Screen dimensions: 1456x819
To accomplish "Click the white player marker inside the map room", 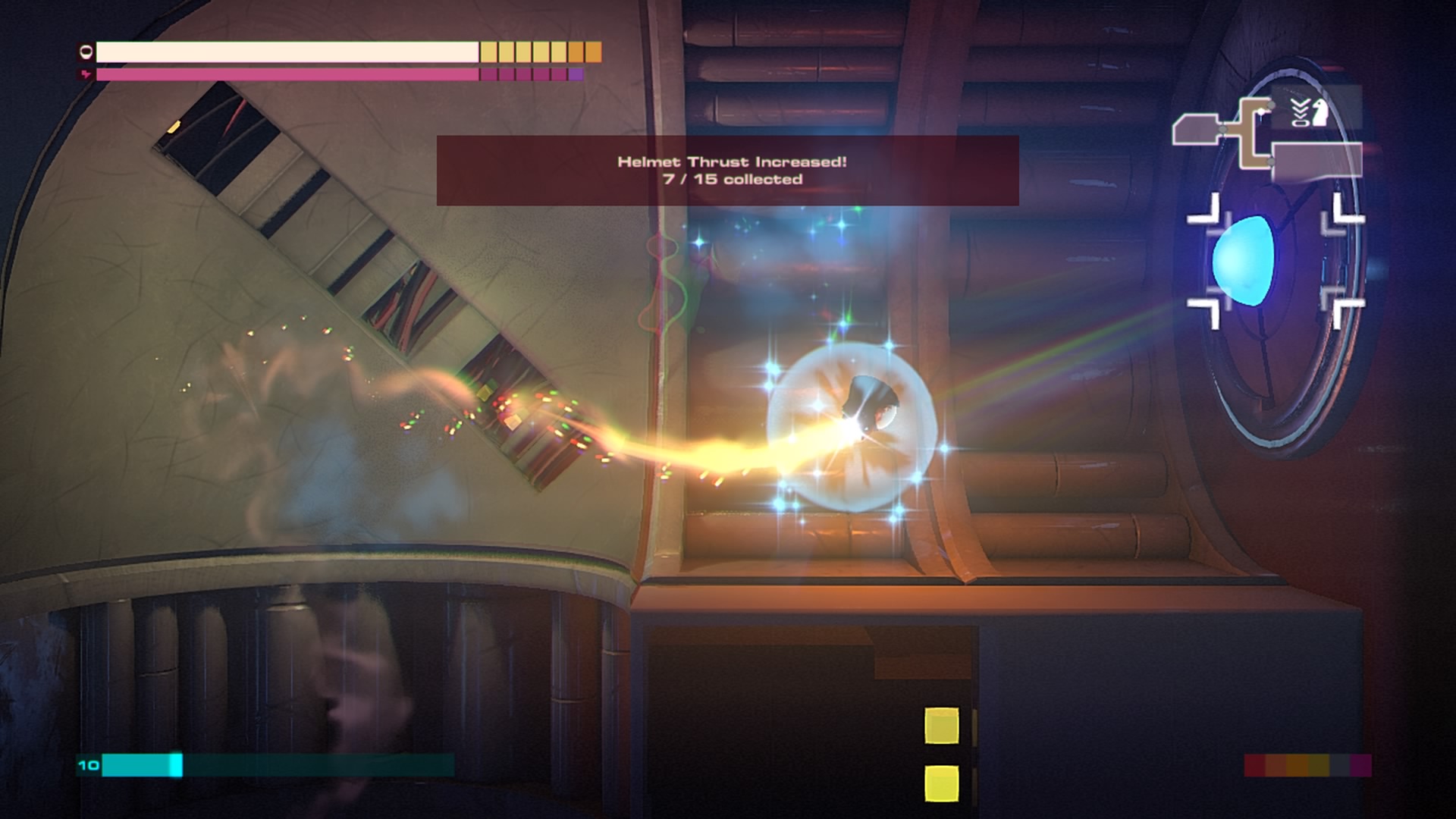I will [x=1261, y=111].
